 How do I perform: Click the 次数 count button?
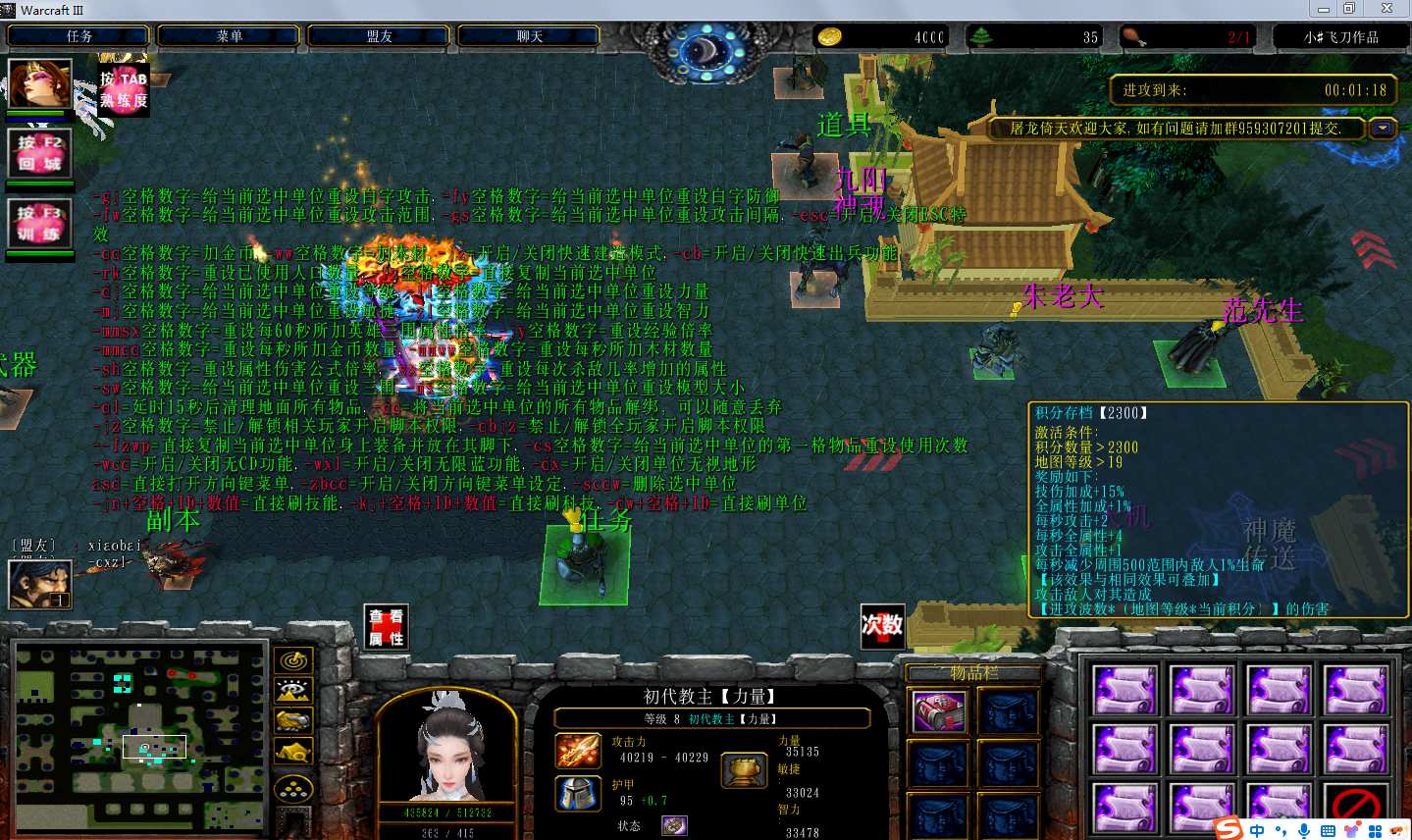tap(881, 626)
